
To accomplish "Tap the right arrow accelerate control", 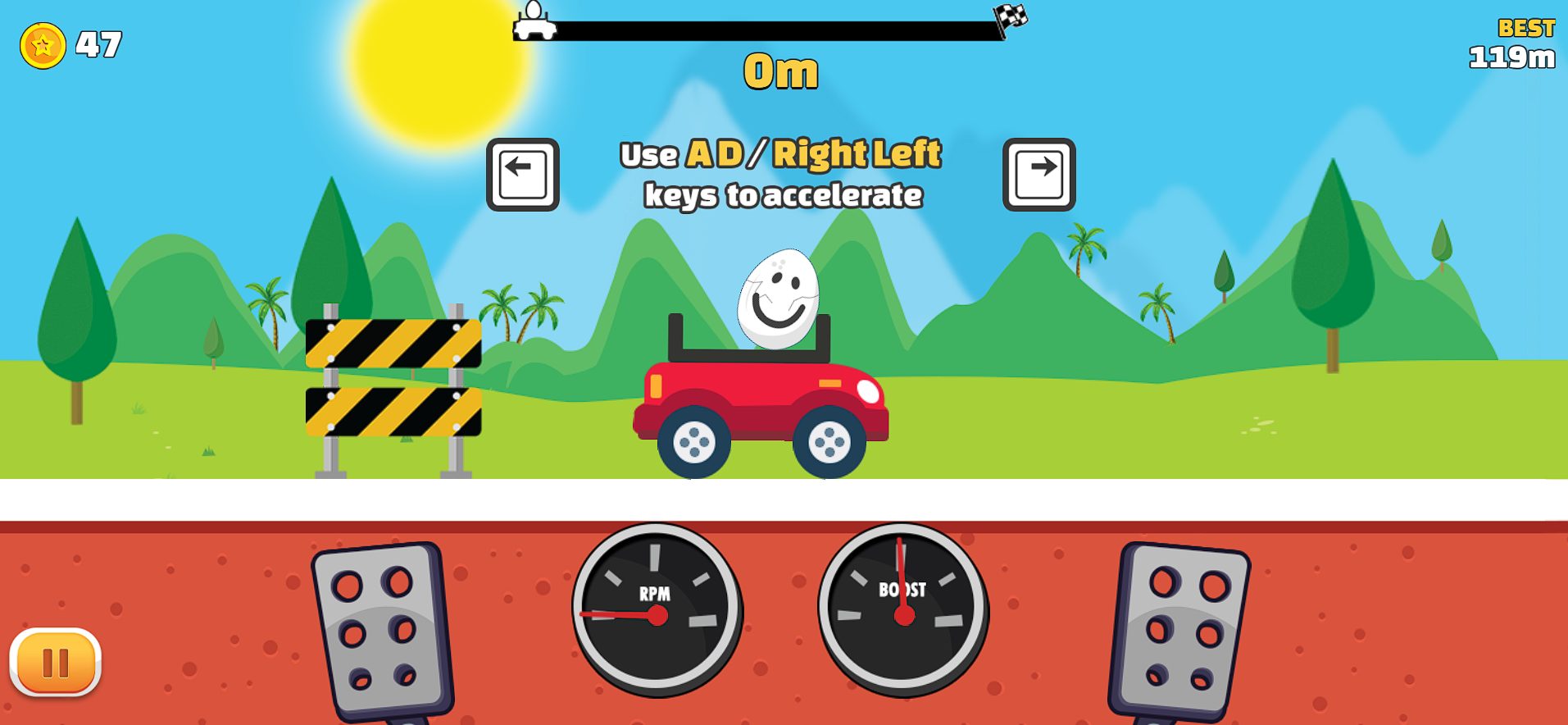I will tap(1041, 174).
